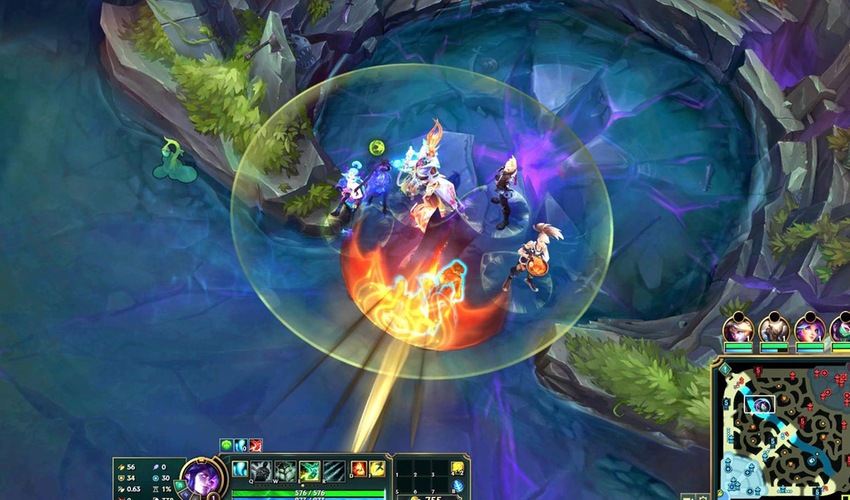Use the yellow item in the inventory
This screenshot has width=850, height=500.
[457, 468]
